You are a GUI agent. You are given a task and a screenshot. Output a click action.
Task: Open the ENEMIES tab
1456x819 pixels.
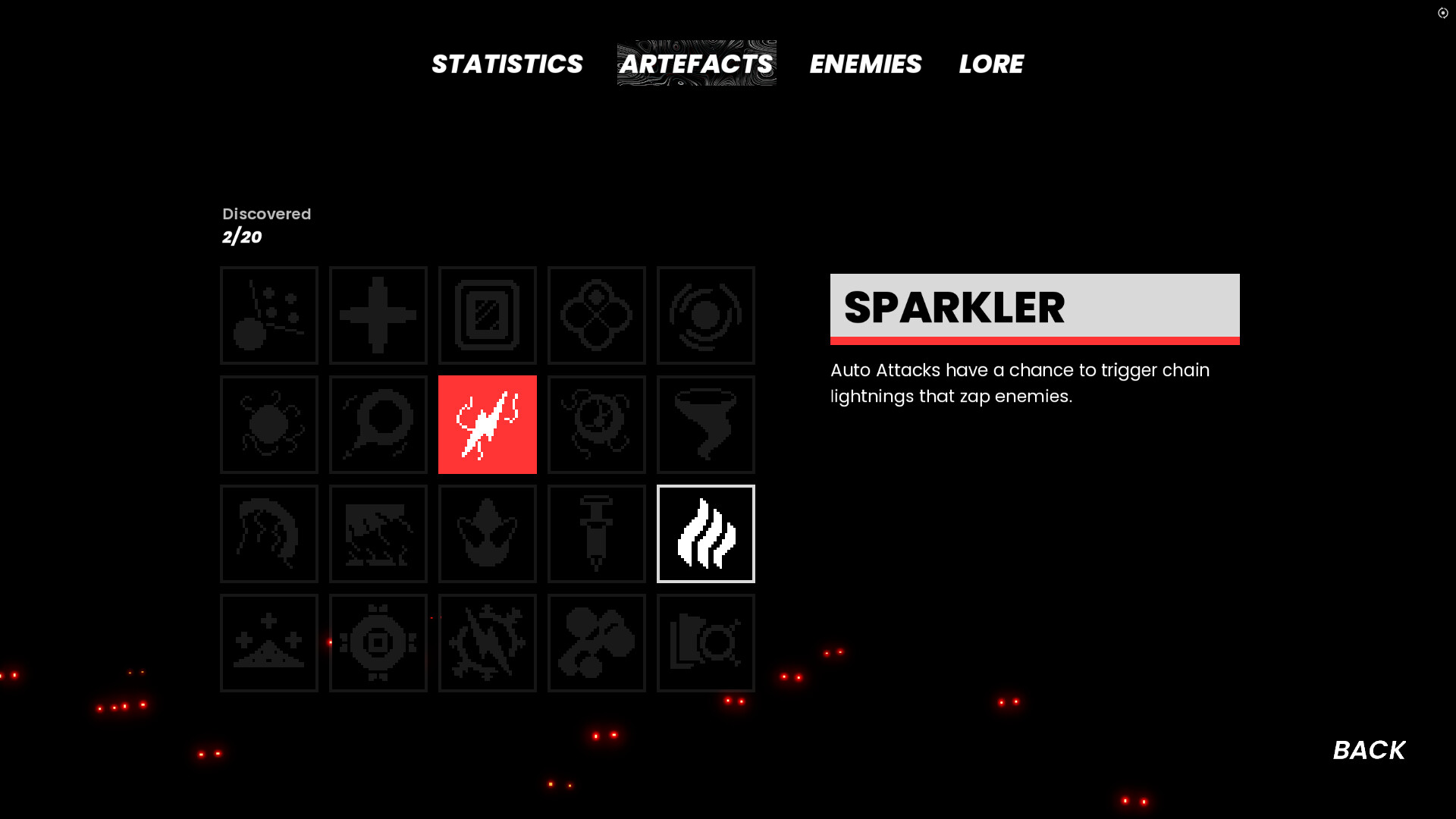pos(865,64)
